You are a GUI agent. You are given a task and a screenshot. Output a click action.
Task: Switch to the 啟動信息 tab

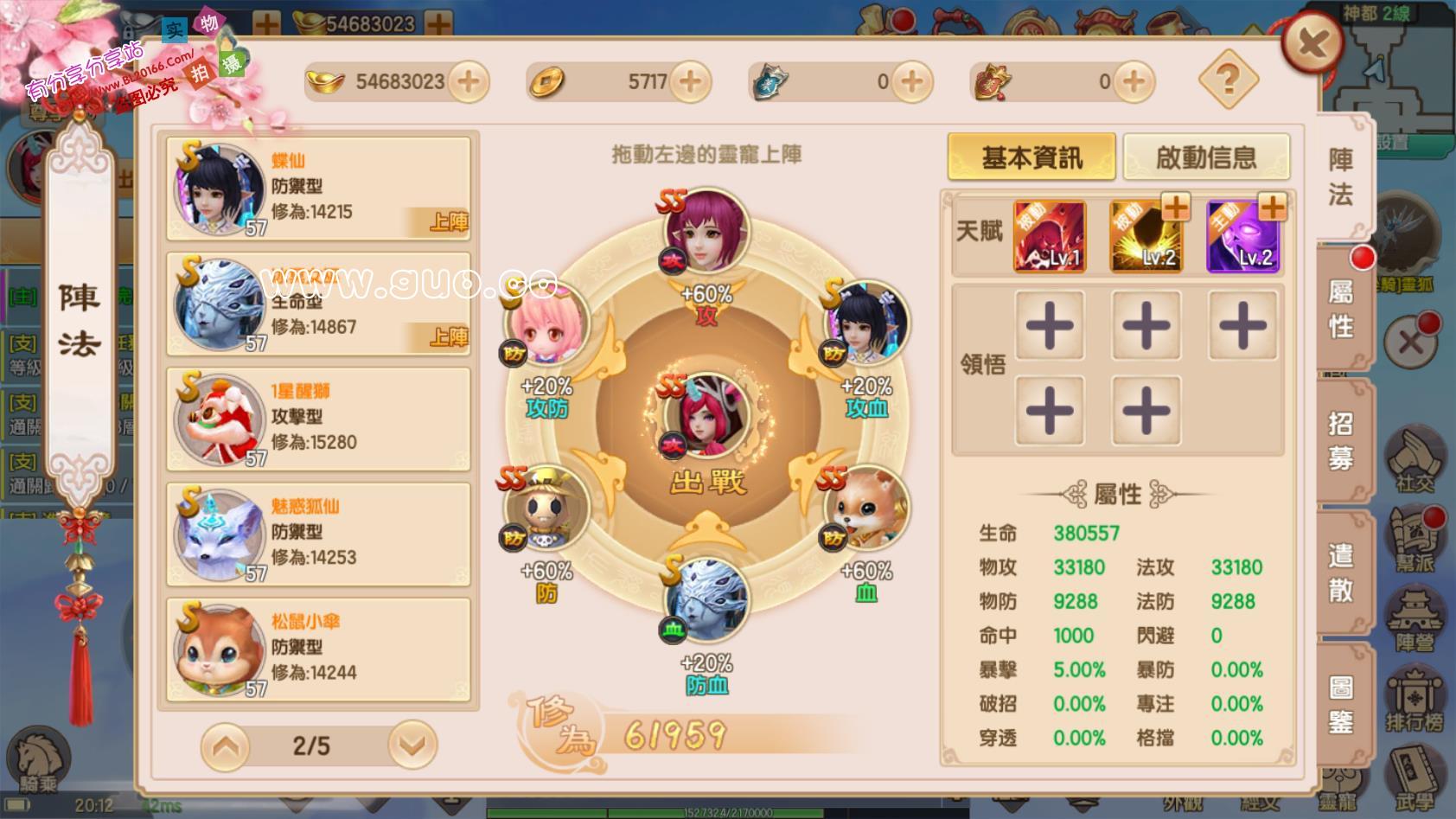[x=1205, y=157]
